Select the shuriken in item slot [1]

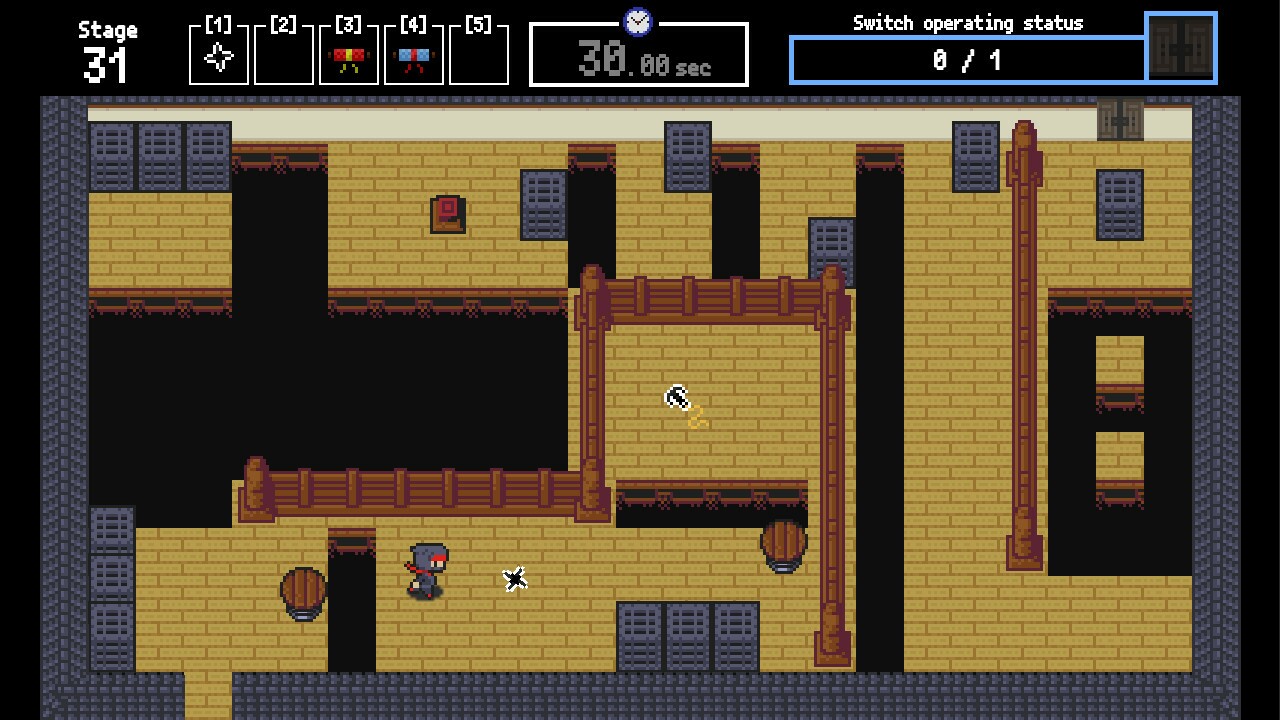tap(218, 57)
